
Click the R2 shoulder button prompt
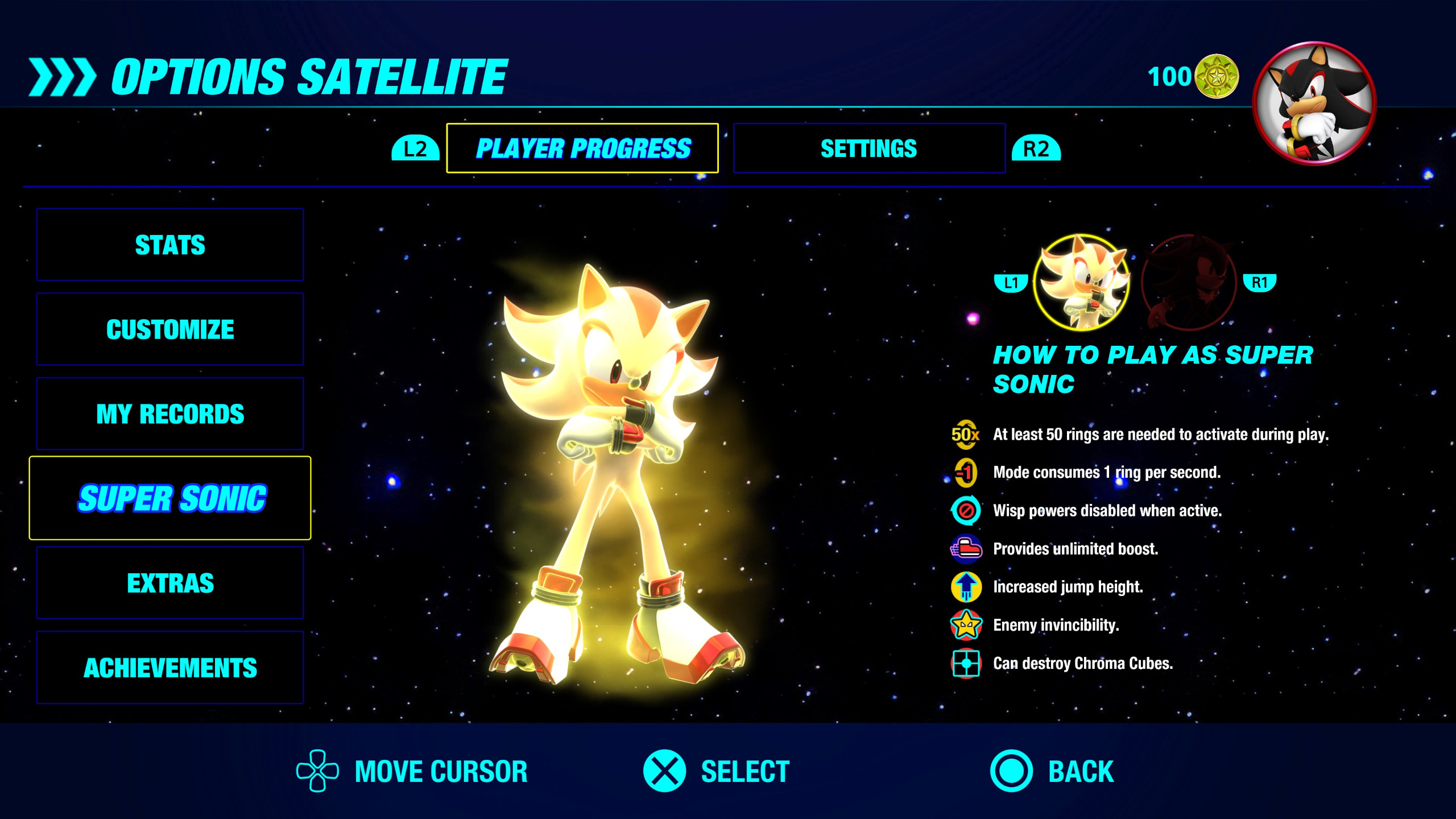click(x=1036, y=148)
